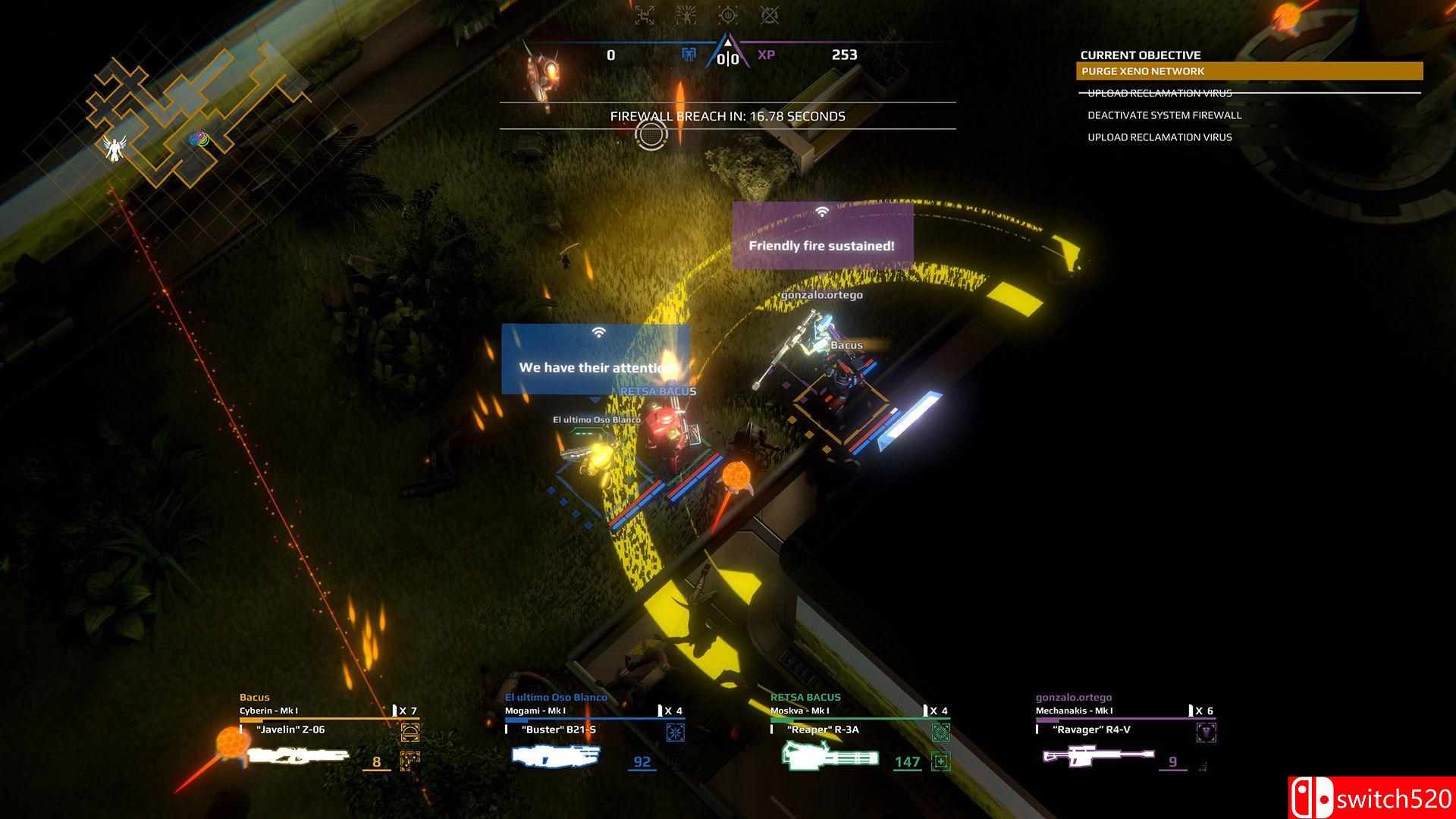The height and width of the screenshot is (819, 1456).
Task: Open the orange-outlined minimap
Action: [190, 114]
